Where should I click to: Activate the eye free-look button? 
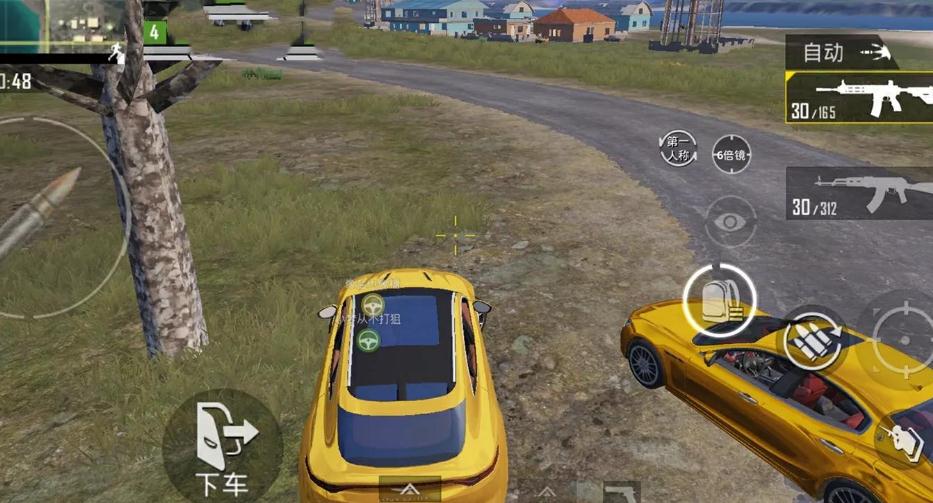tap(730, 221)
